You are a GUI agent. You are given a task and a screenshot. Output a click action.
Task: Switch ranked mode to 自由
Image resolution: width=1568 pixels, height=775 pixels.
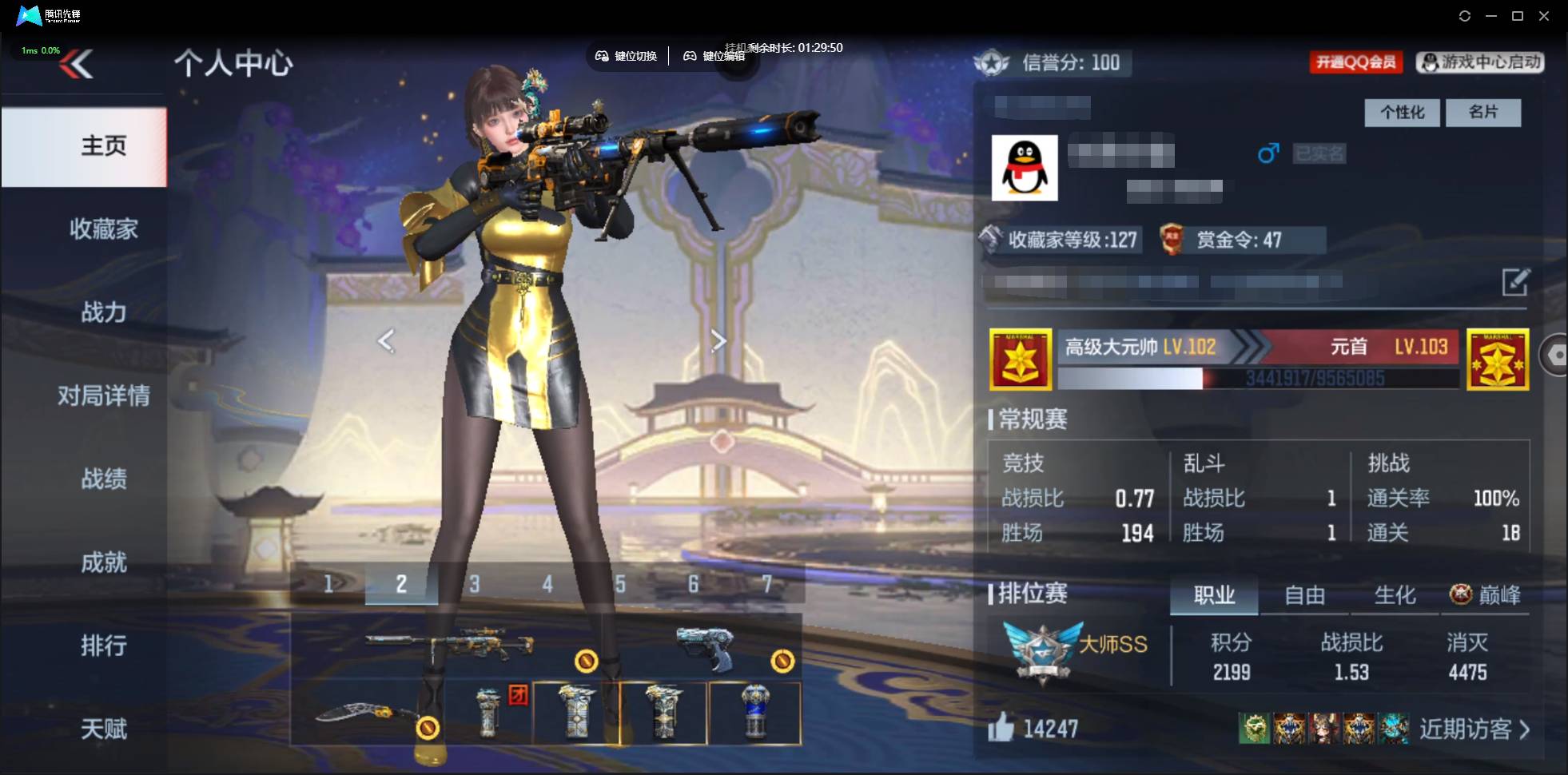click(1306, 595)
